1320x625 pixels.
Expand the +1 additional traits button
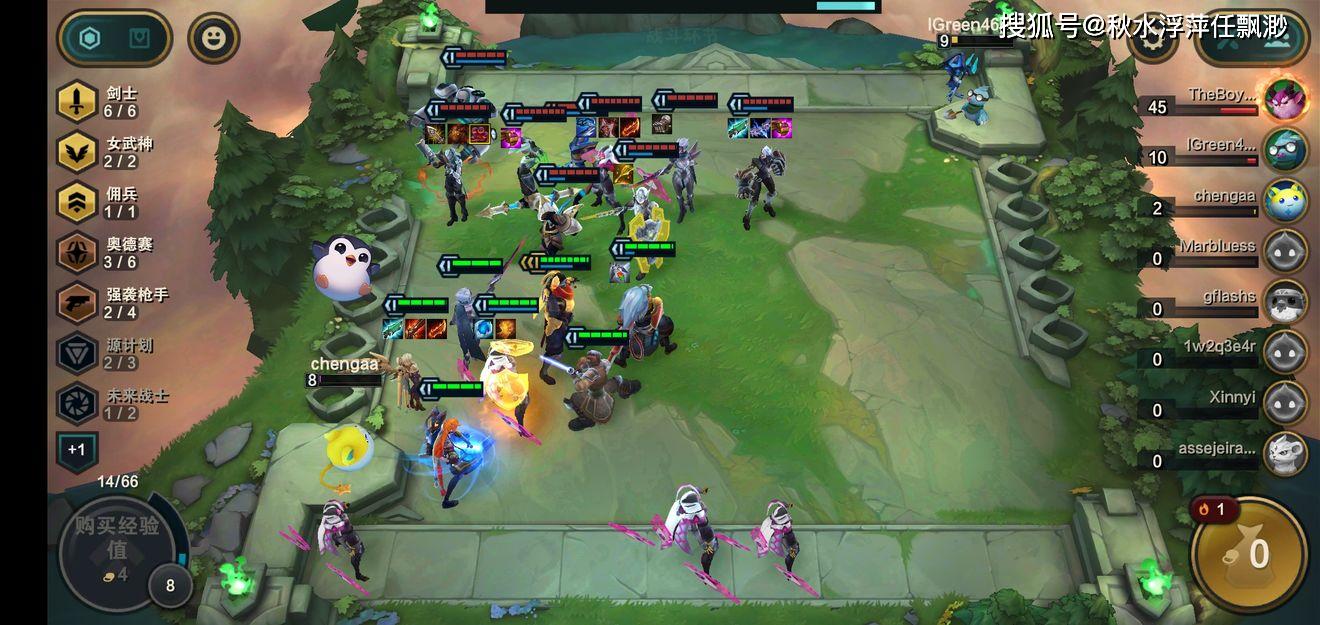coord(76,450)
